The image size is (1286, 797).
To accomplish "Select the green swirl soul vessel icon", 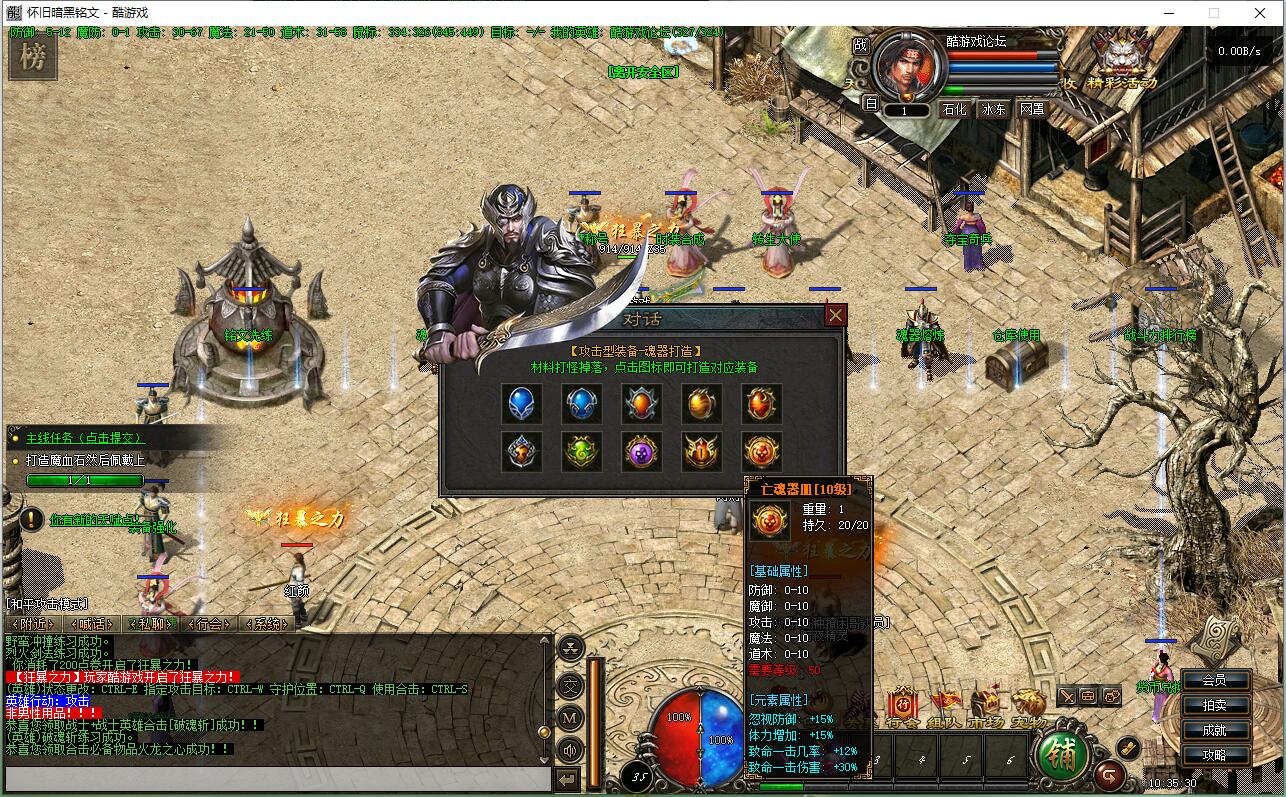I will [x=582, y=452].
